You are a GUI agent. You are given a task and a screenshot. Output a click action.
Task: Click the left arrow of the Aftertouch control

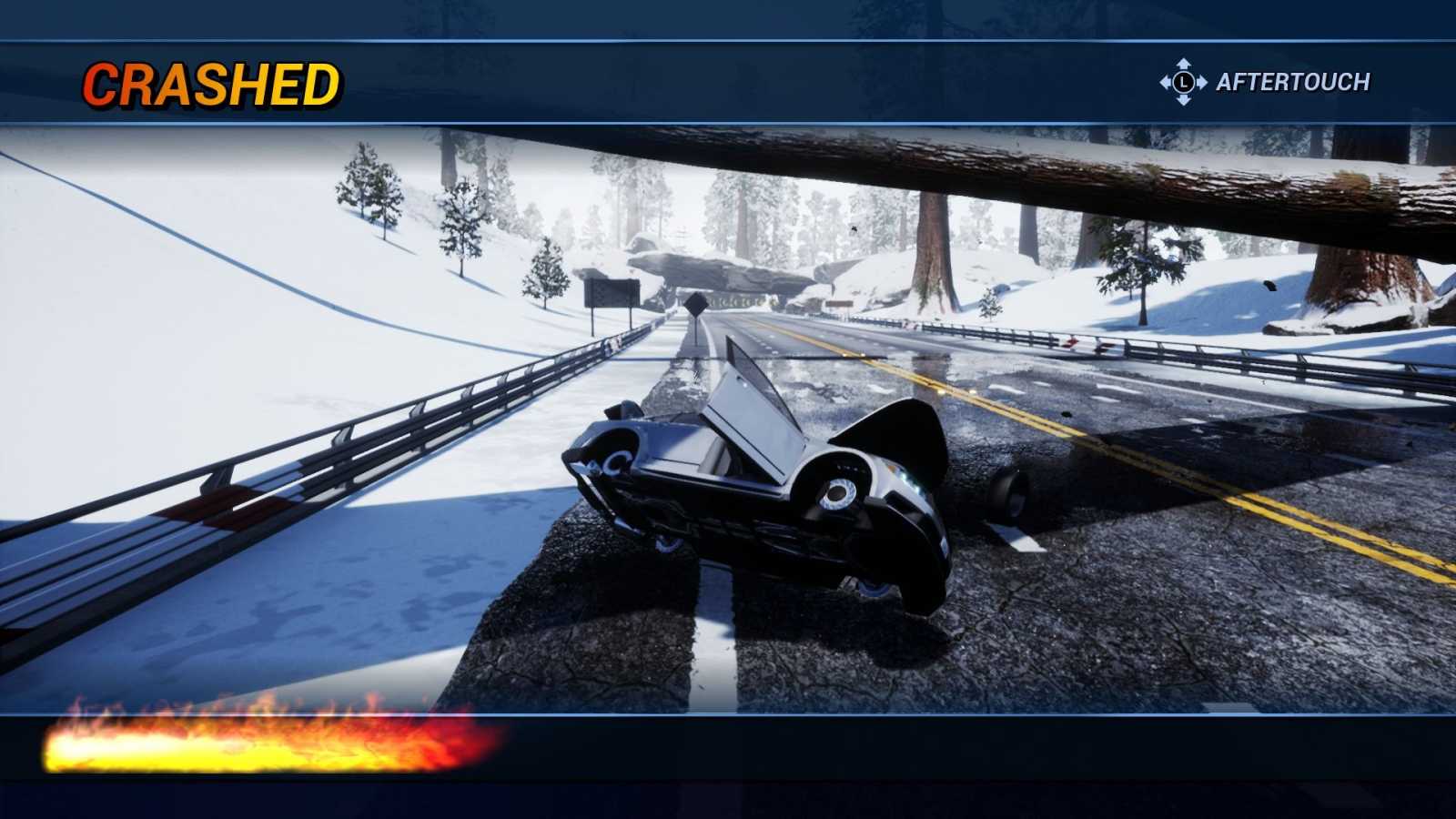click(x=1166, y=82)
